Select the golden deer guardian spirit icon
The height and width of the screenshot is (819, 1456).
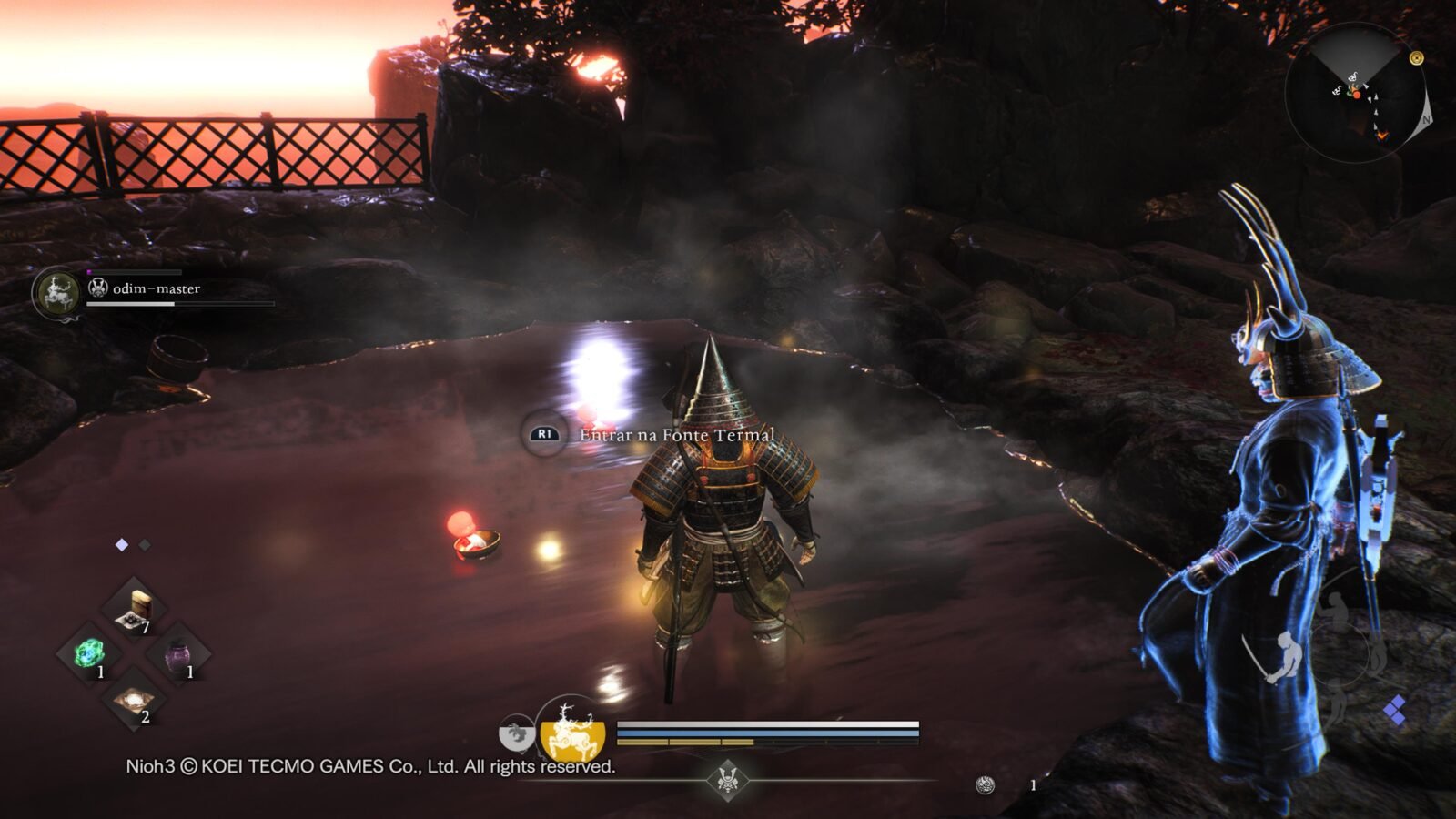[x=571, y=729]
